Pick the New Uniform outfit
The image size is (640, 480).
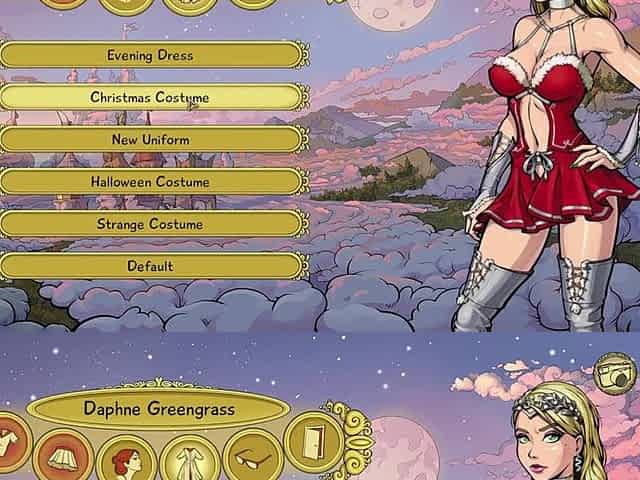point(150,140)
